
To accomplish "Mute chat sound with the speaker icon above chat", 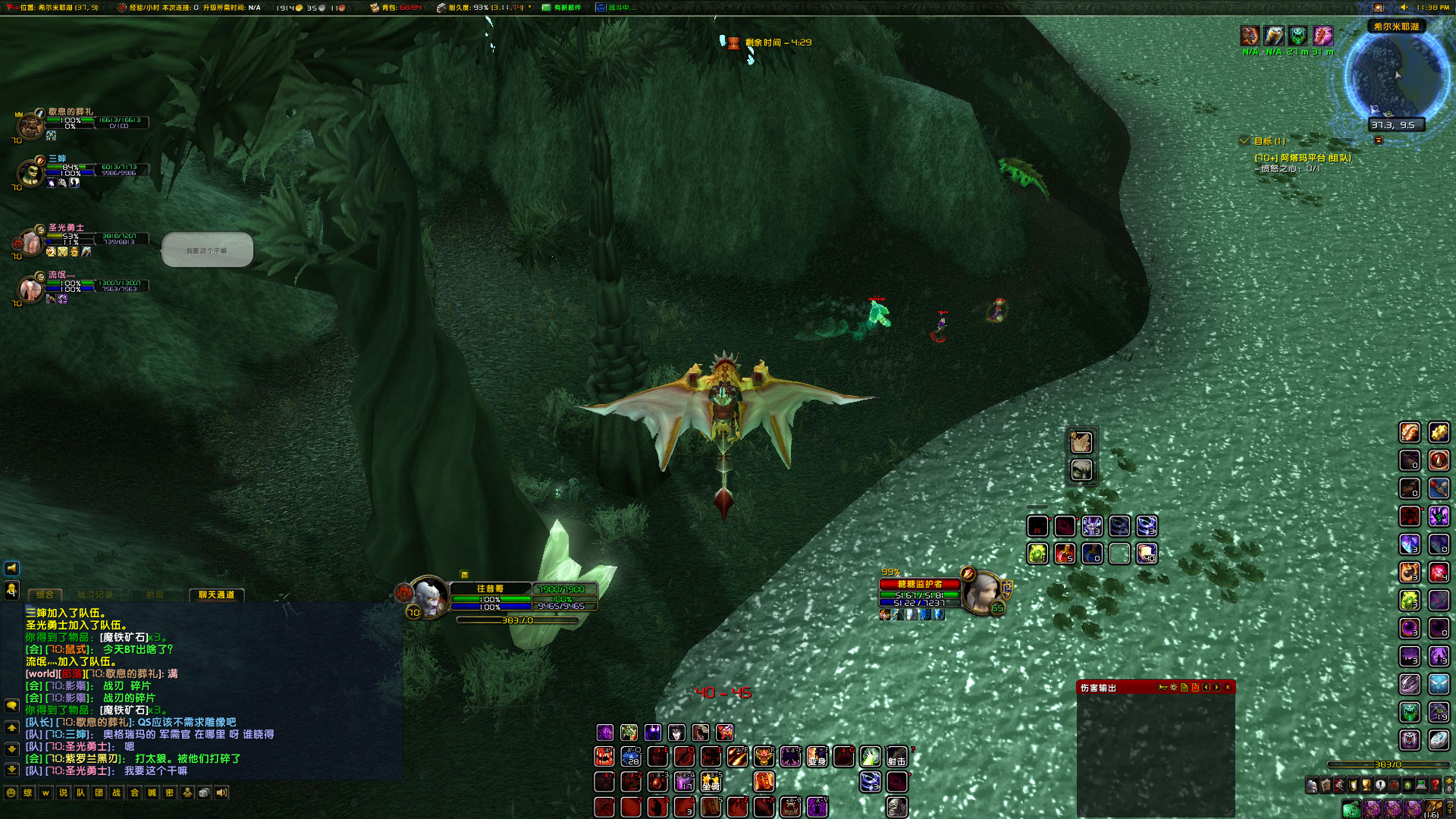I will [x=11, y=570].
